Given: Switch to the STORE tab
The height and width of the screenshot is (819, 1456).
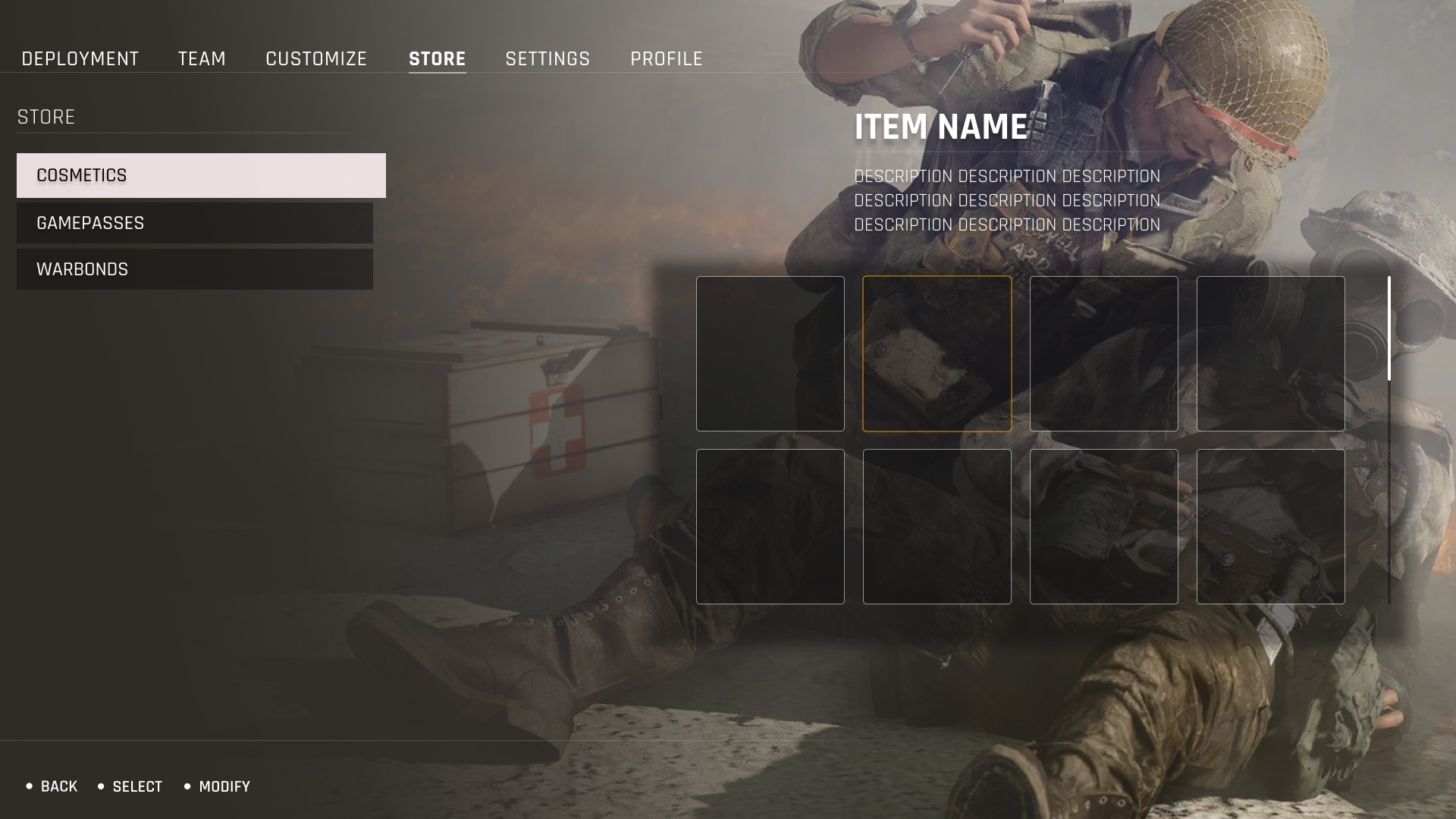Looking at the screenshot, I should (438, 58).
